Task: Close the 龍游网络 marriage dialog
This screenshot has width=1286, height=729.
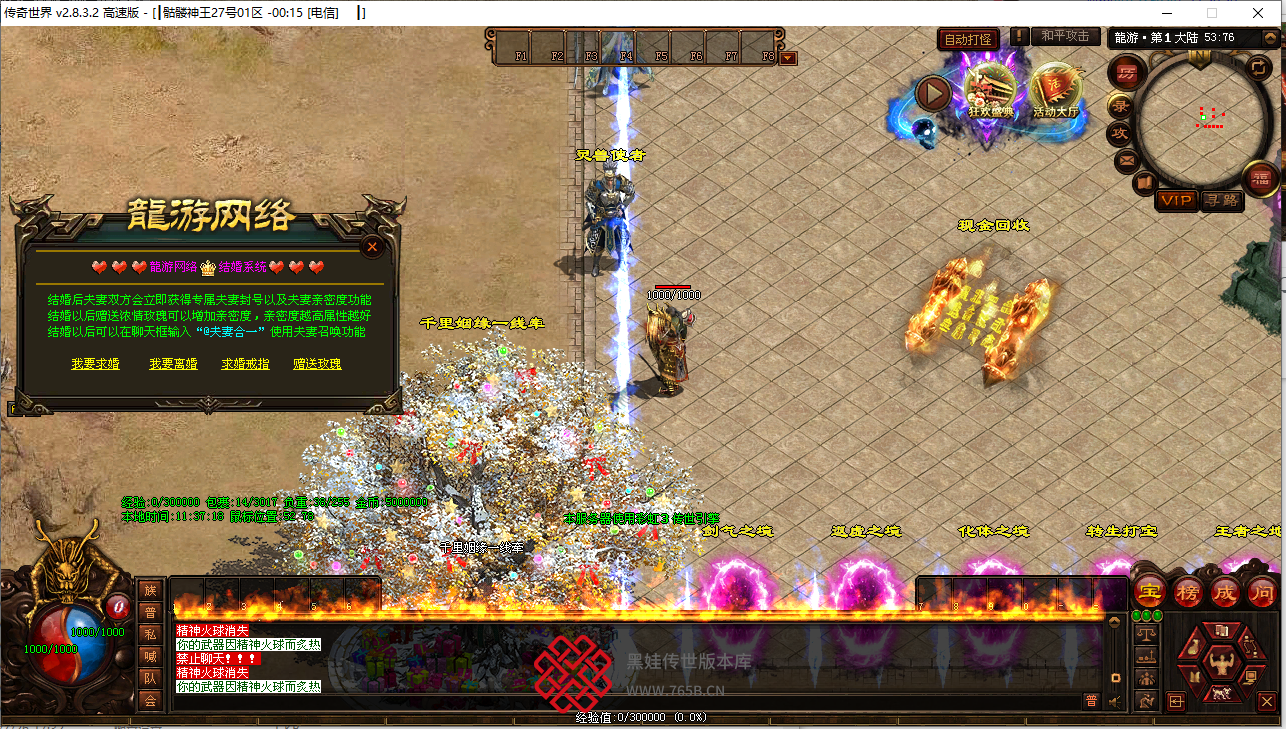Action: [x=372, y=246]
